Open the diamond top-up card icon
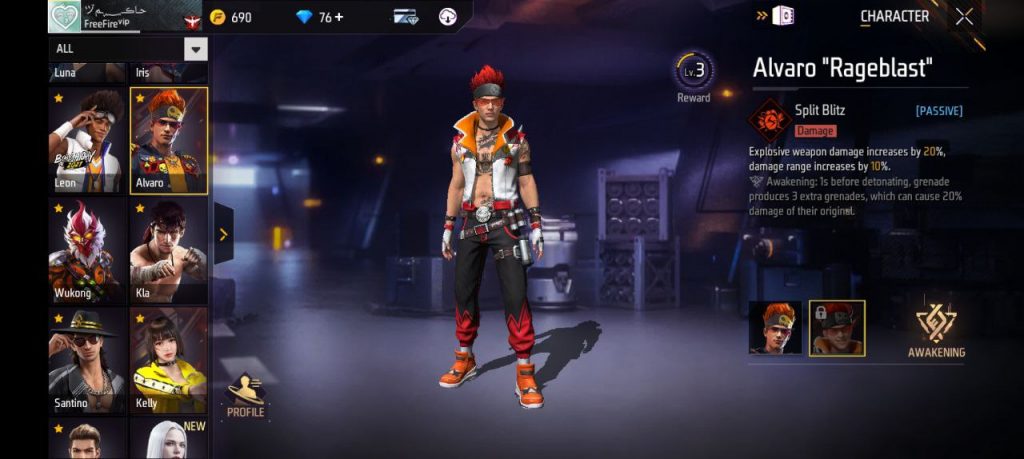Image resolution: width=1024 pixels, height=459 pixels. tap(405, 17)
